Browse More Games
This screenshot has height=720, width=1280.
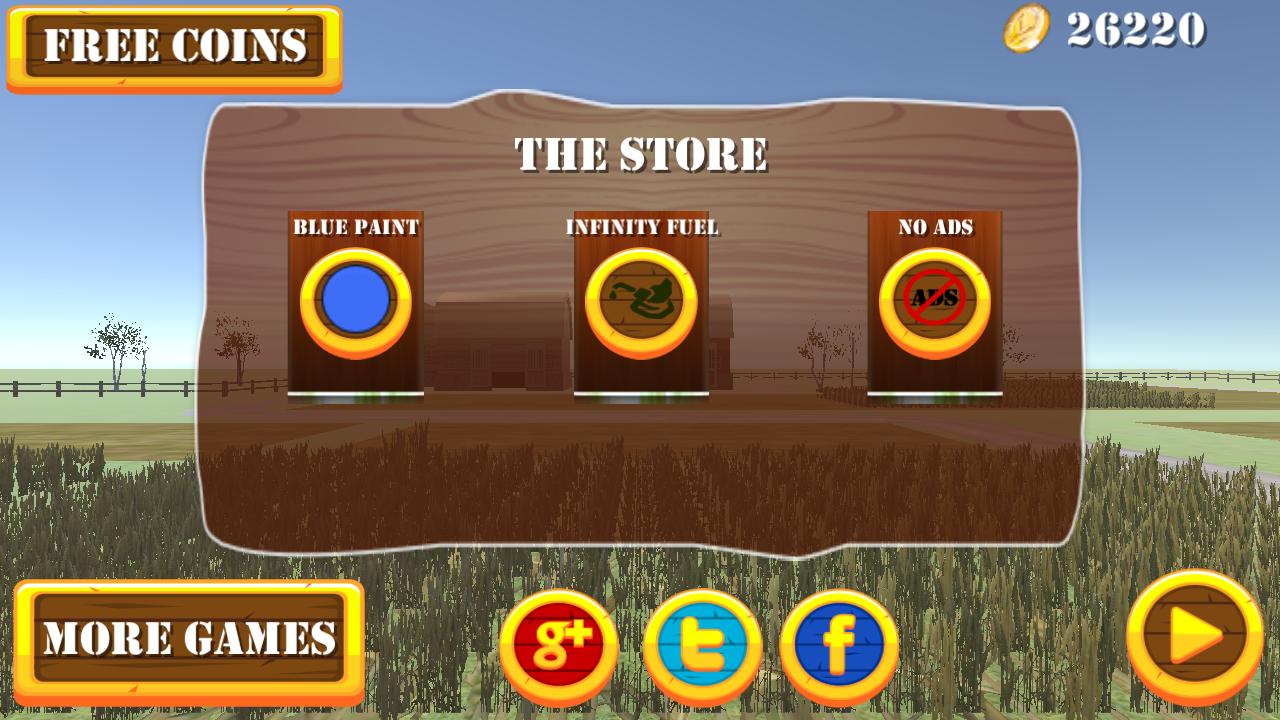[x=188, y=639]
